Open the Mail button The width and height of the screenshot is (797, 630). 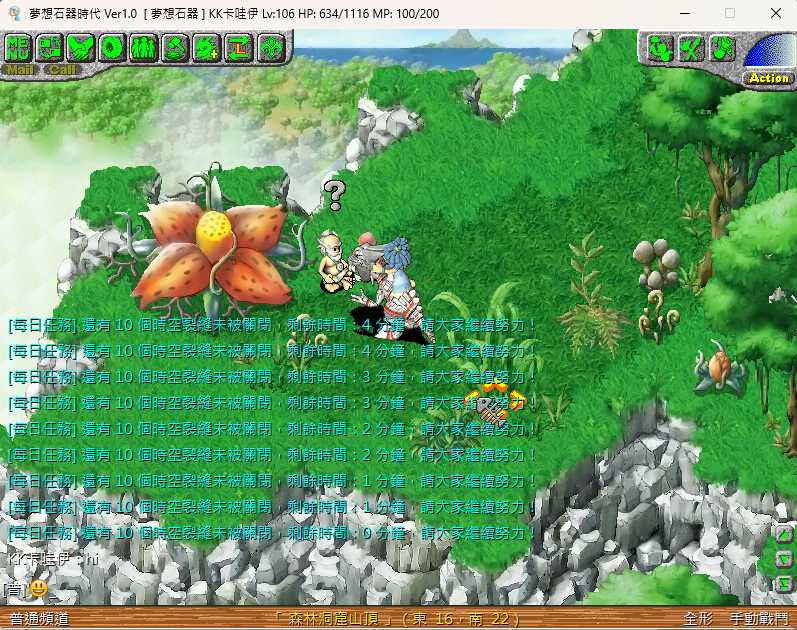(20, 70)
